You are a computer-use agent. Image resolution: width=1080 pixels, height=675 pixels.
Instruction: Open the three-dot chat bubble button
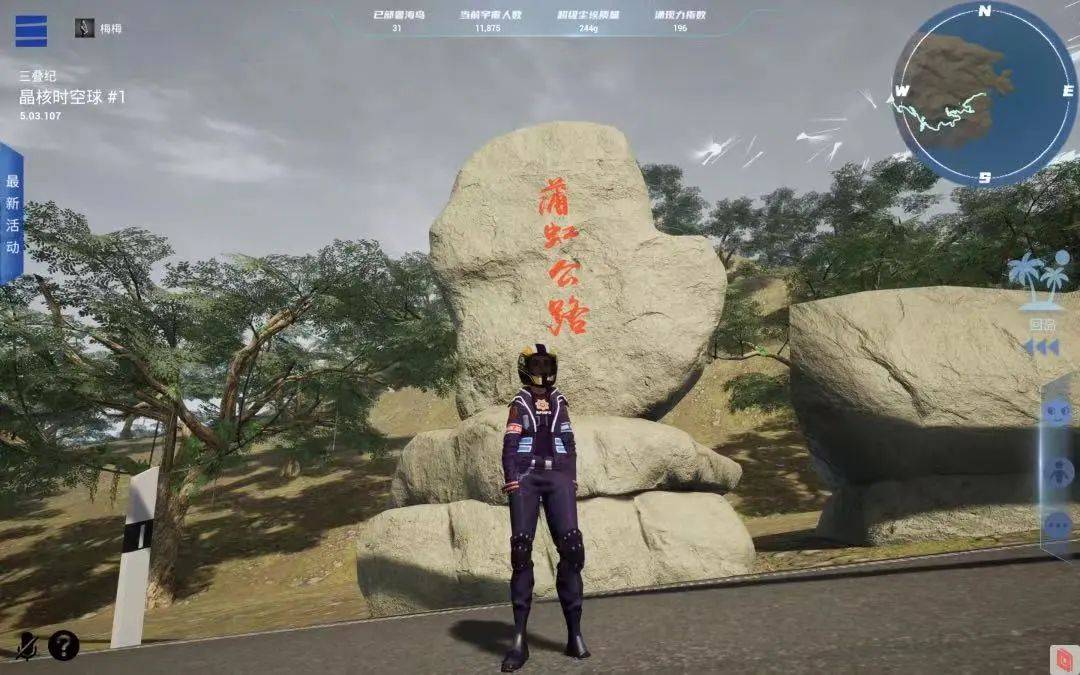click(1057, 525)
